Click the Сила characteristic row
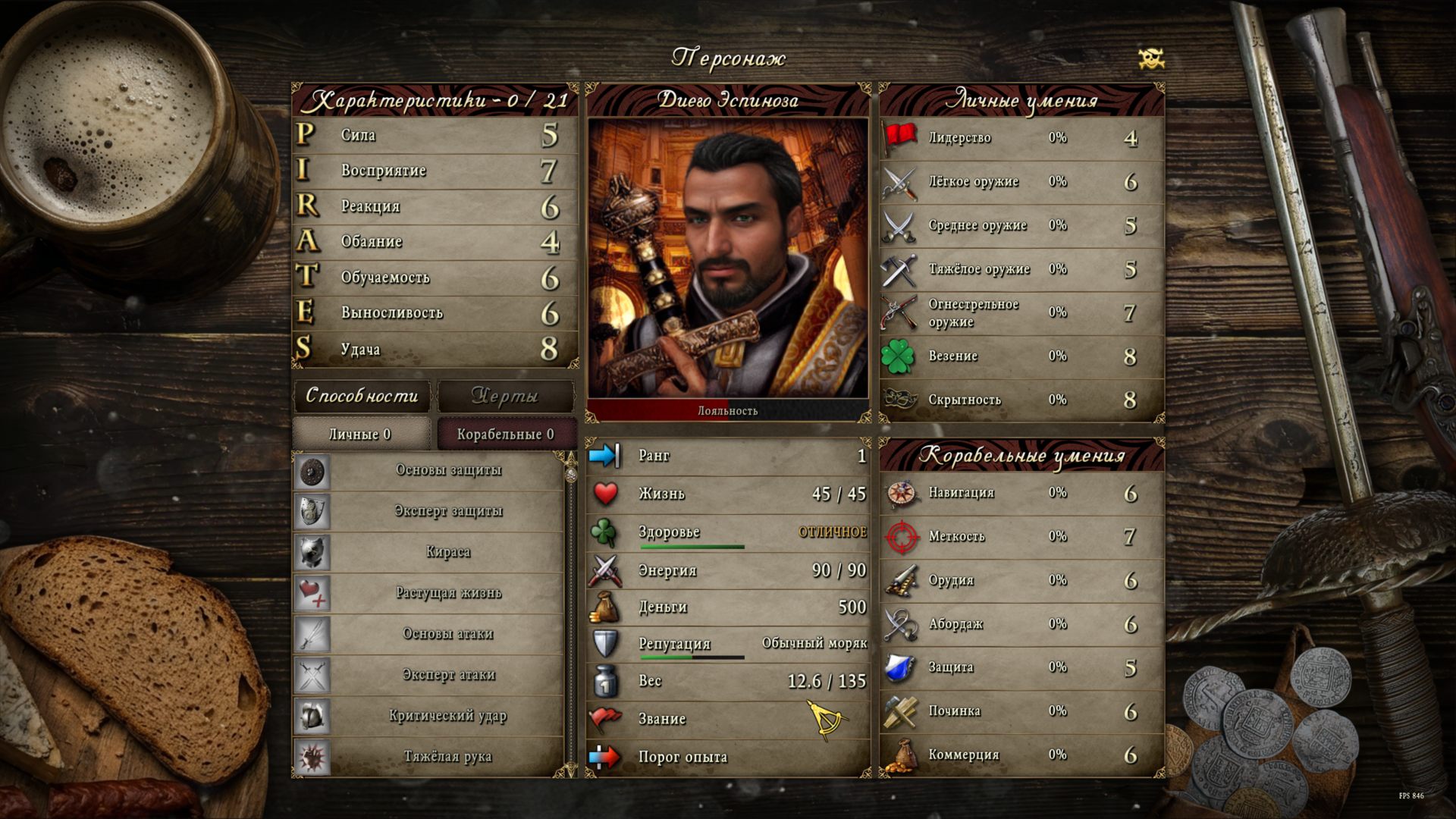The image size is (1456, 819). tap(435, 135)
